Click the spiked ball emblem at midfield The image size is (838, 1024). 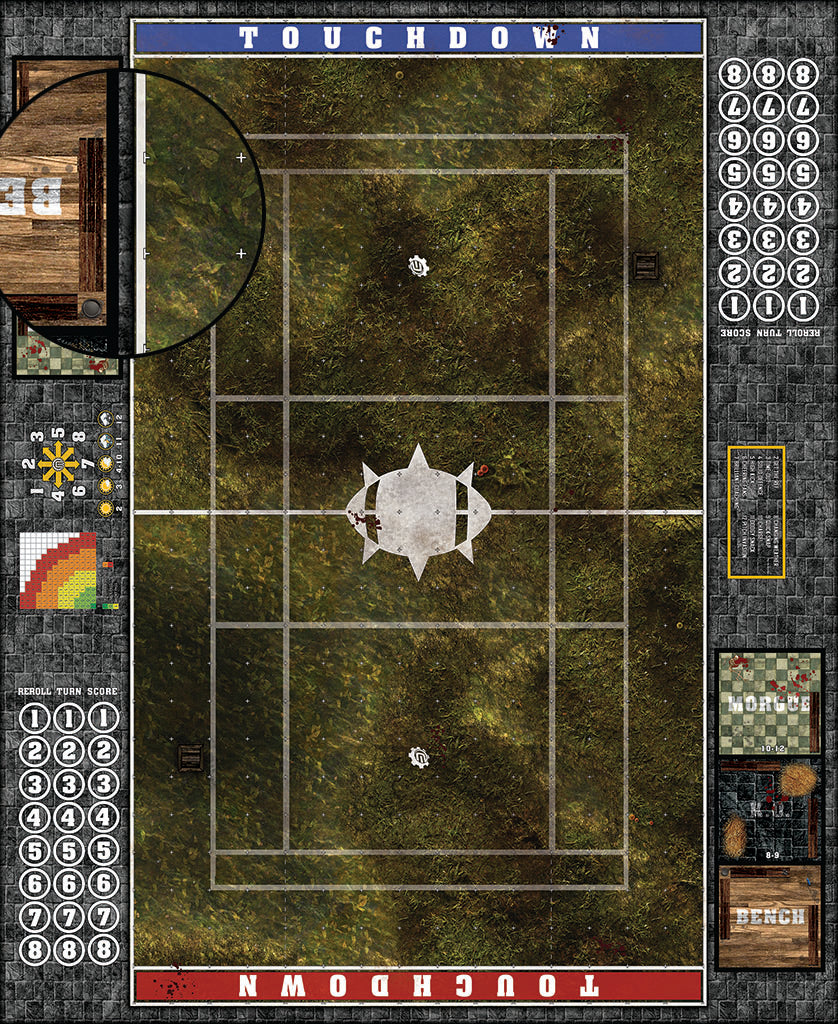point(419,511)
